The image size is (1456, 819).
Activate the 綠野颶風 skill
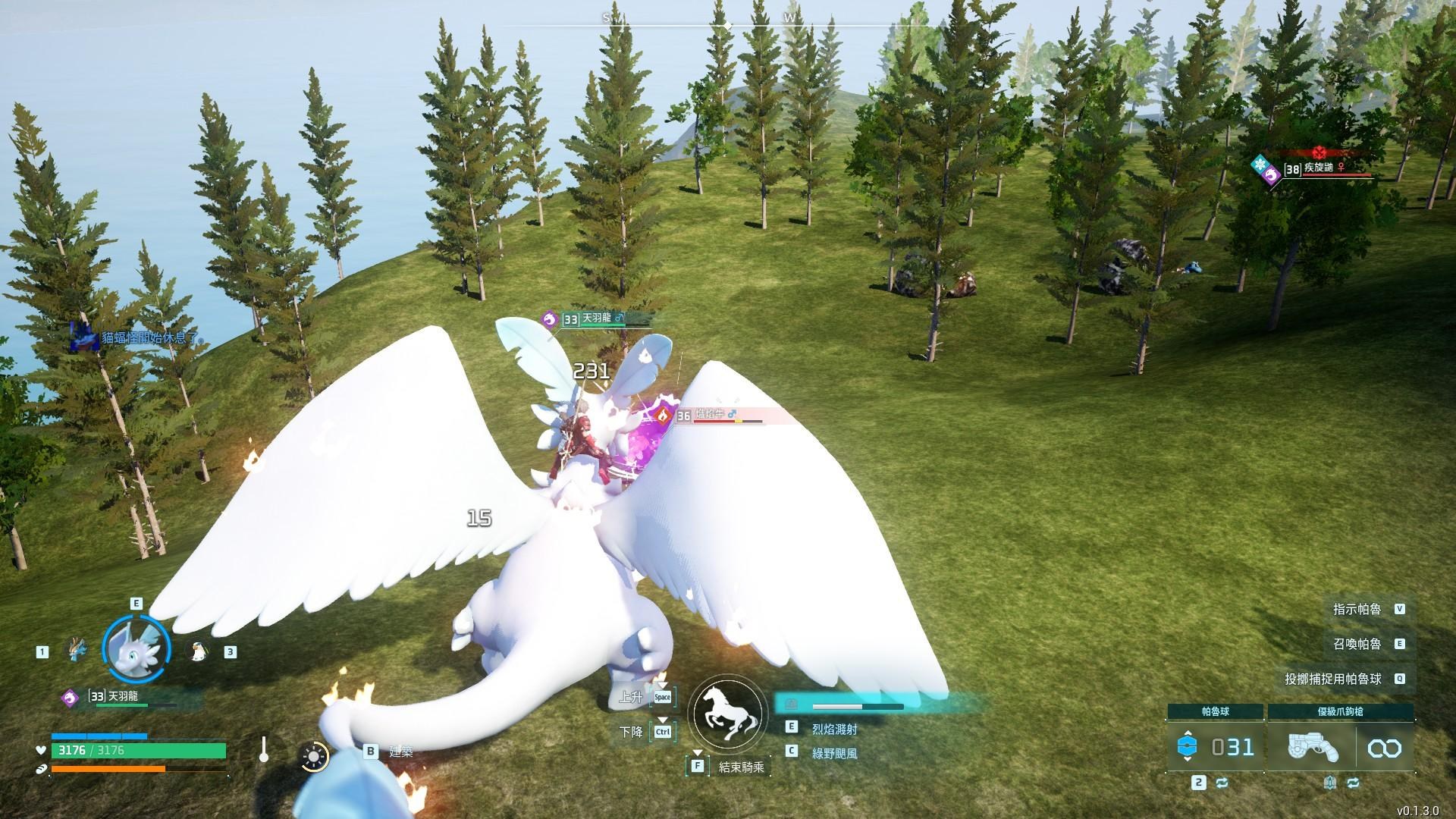pyautogui.click(x=834, y=753)
